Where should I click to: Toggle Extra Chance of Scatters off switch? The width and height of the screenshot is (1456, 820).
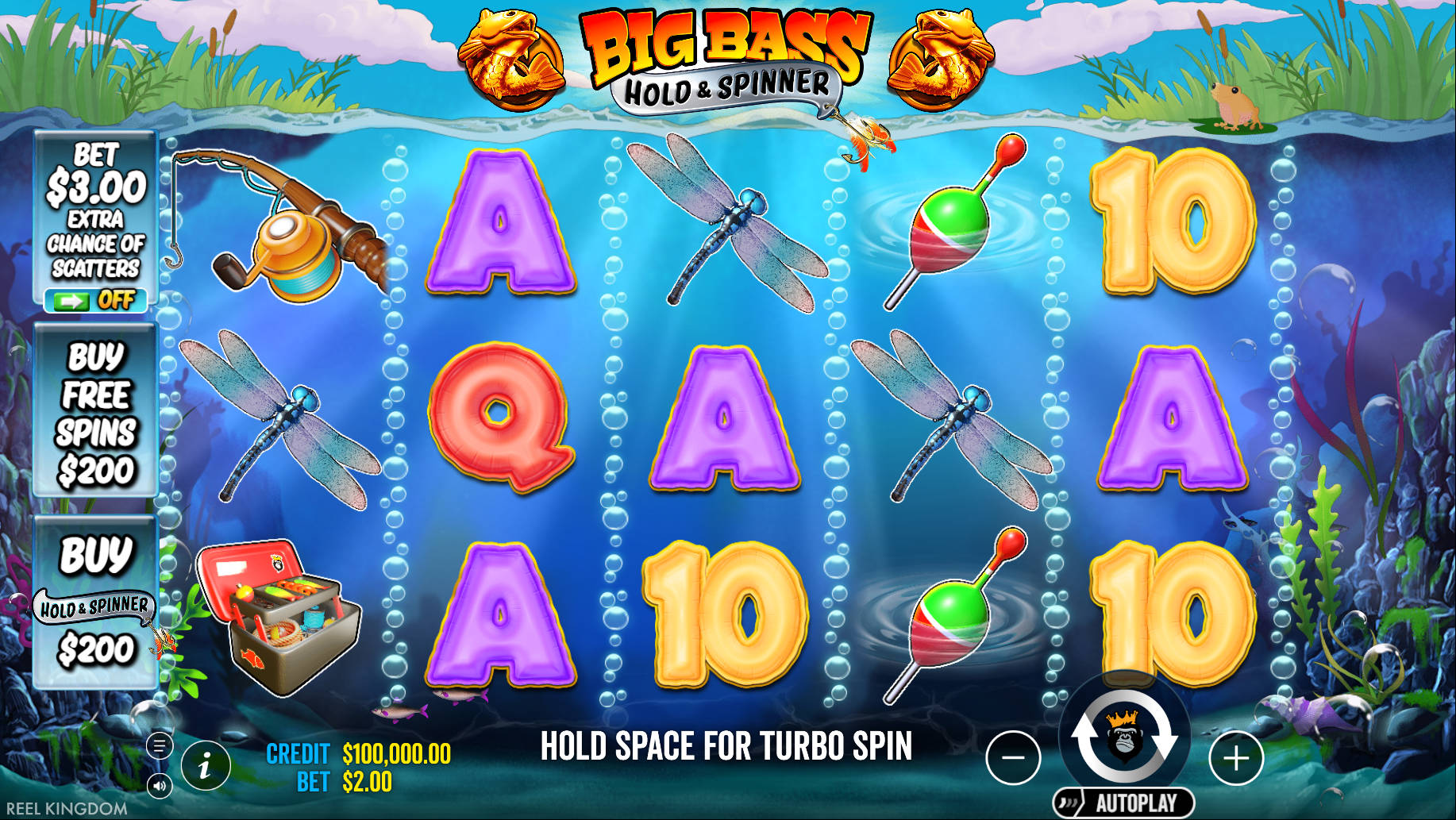(x=94, y=300)
